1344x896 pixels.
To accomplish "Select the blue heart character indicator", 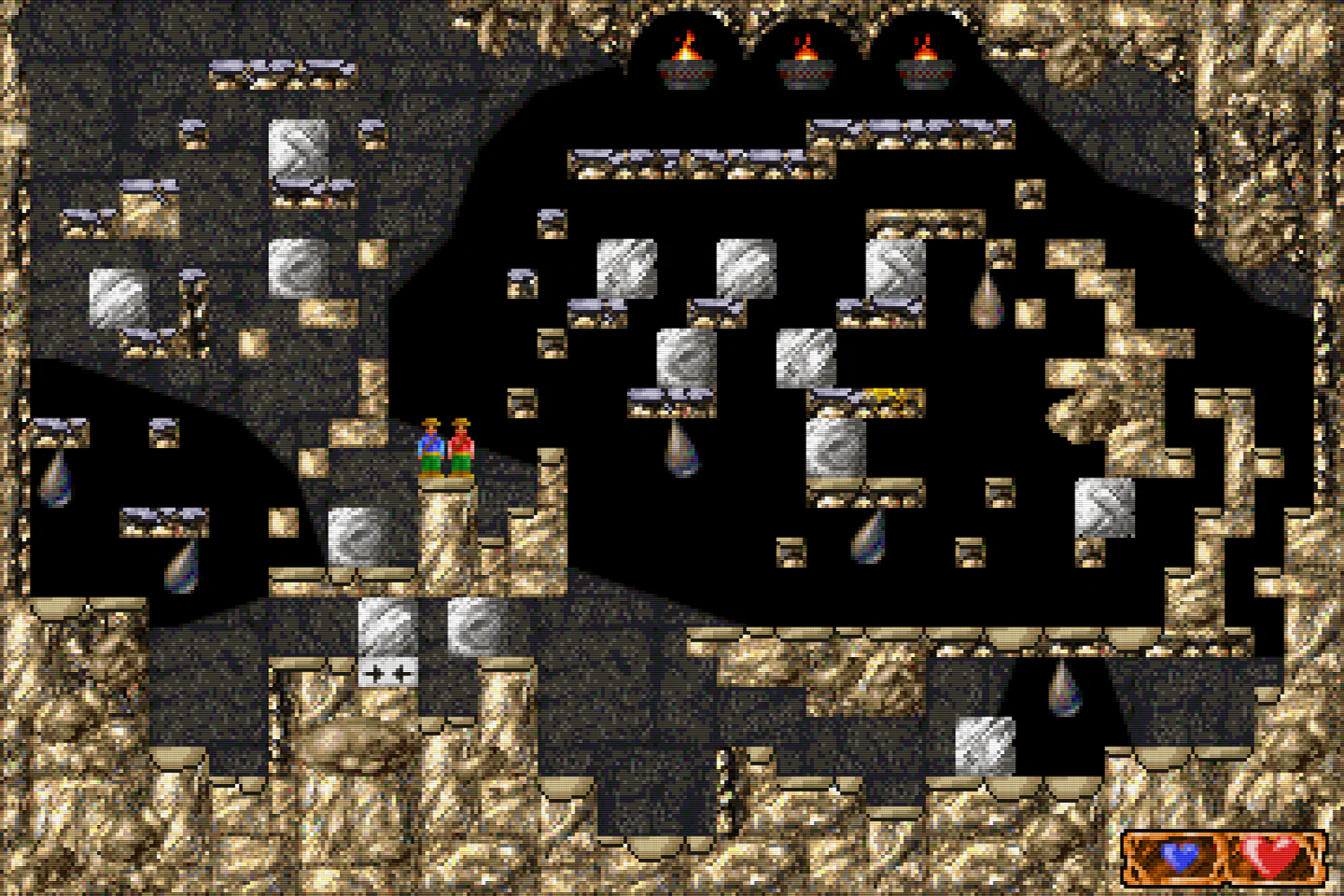I will click(1179, 856).
